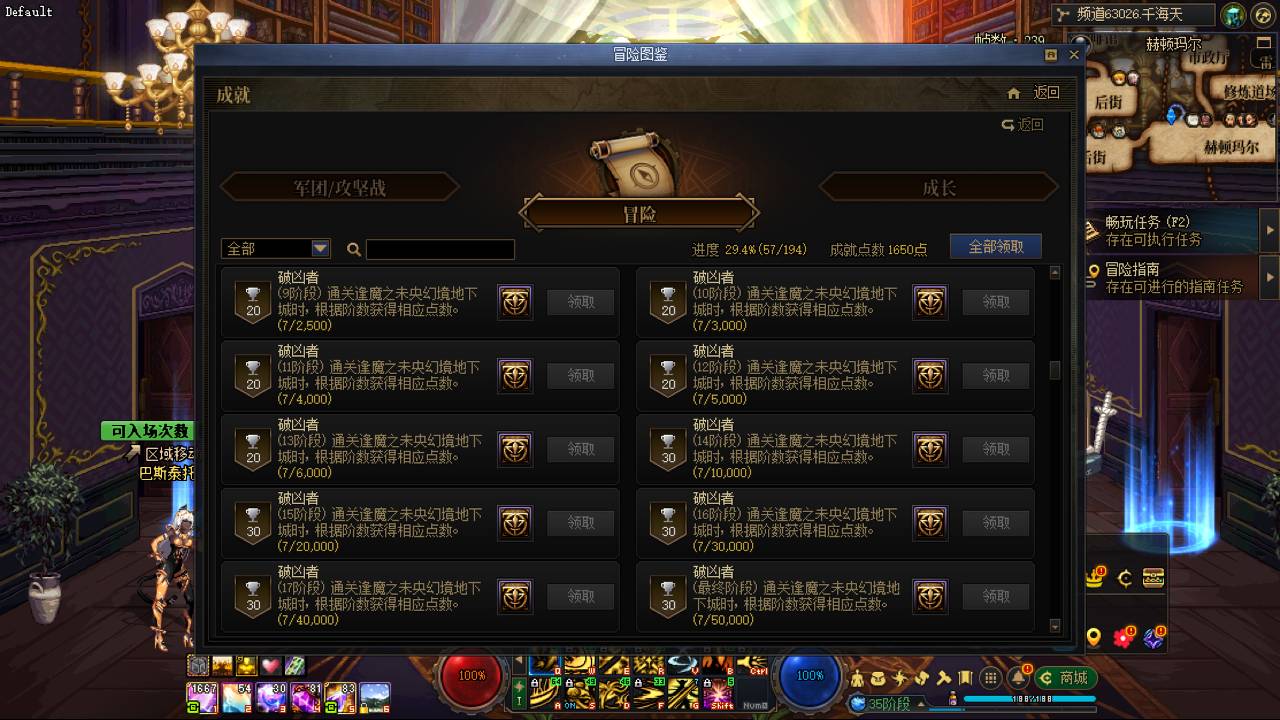Click the map pin icon in right panel

pyautogui.click(x=1095, y=638)
